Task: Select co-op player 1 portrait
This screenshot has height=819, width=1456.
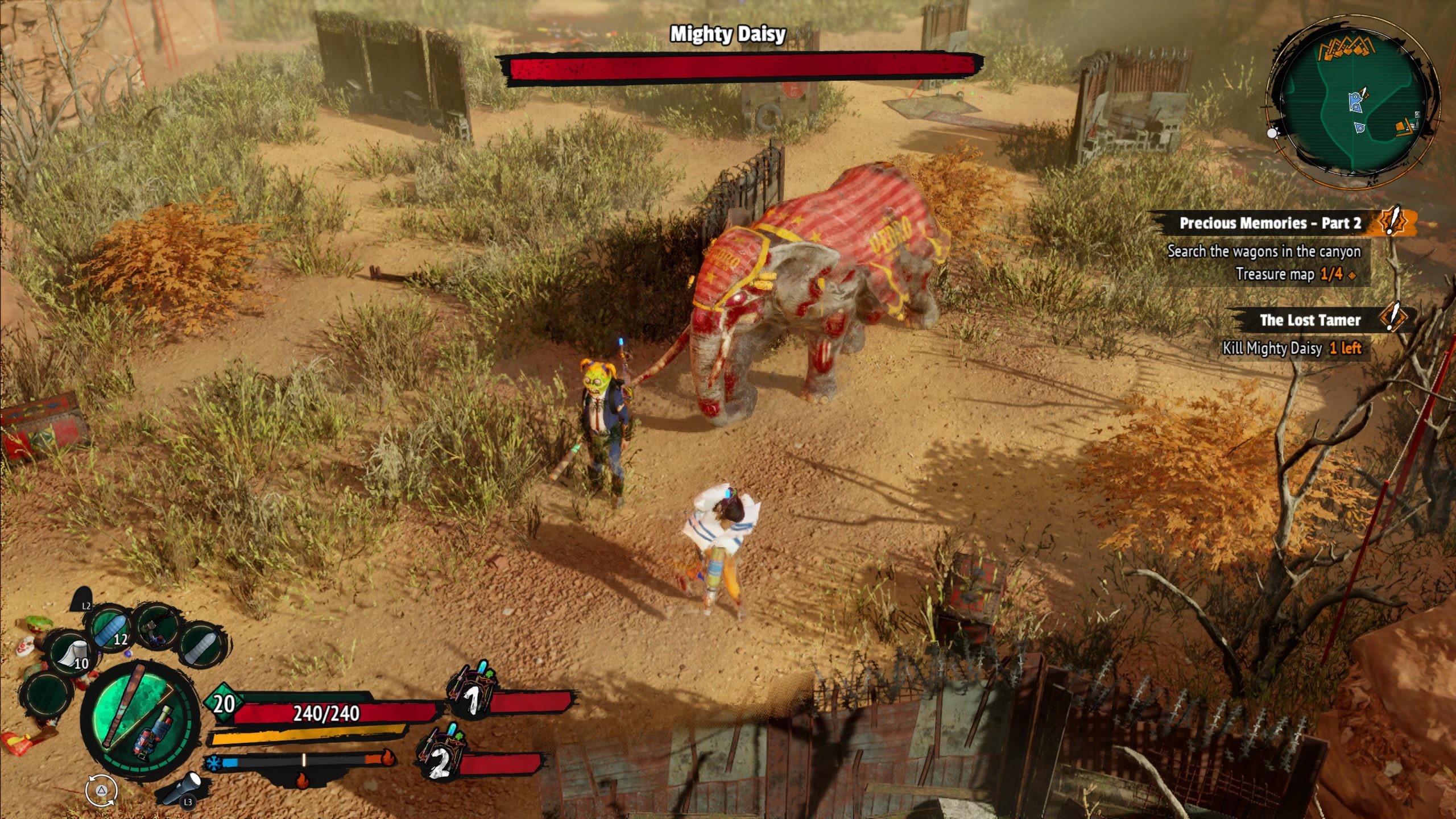Action: 472,689
